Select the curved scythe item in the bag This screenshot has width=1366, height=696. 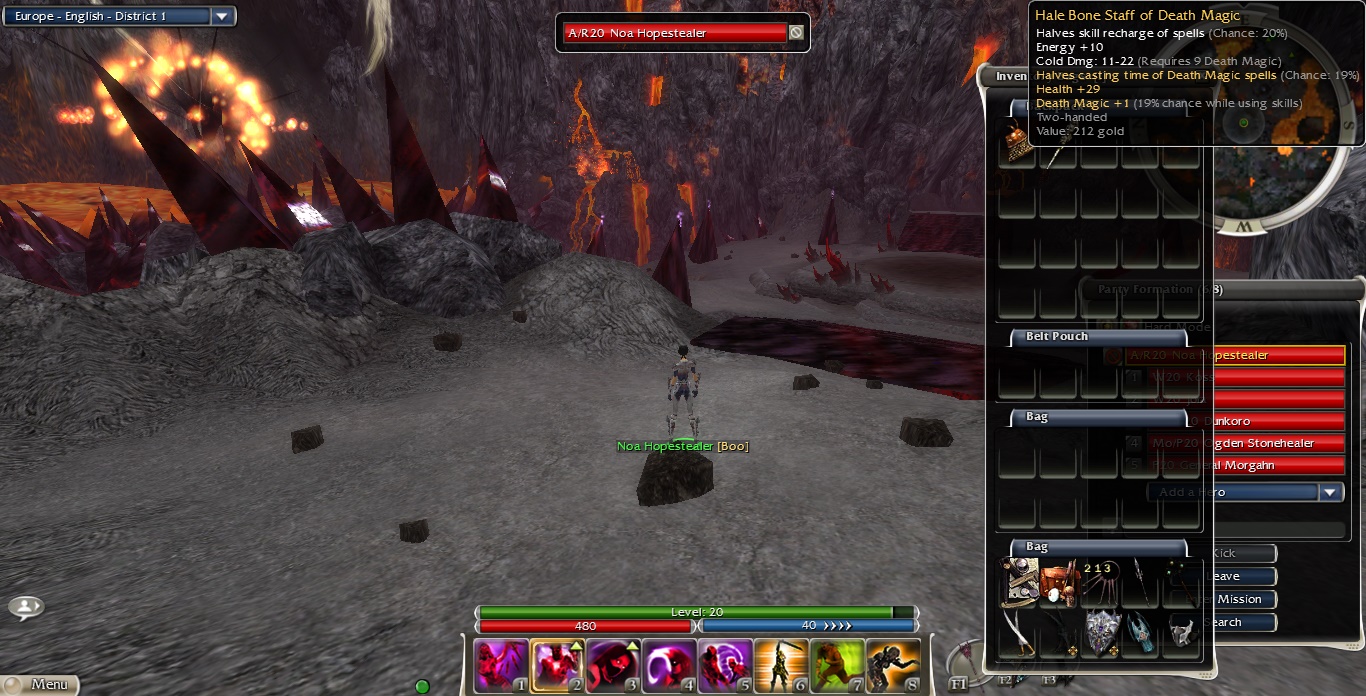tap(1018, 634)
